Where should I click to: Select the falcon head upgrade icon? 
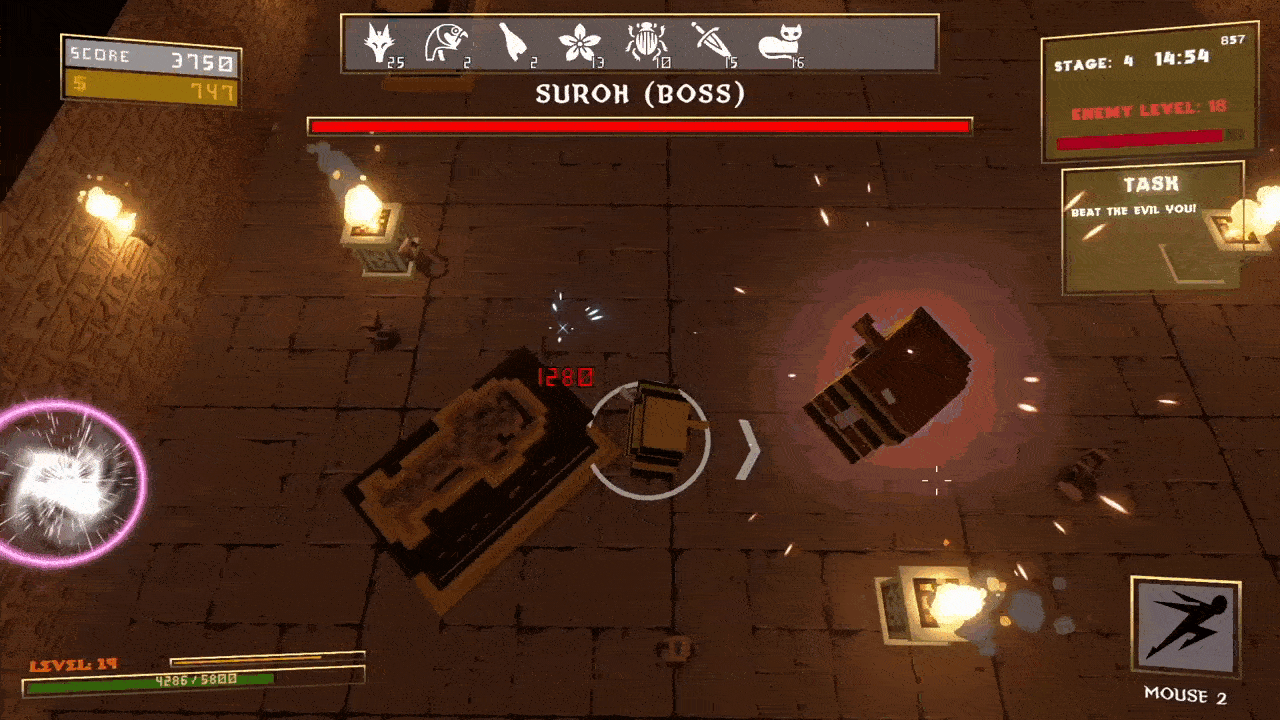(x=441, y=43)
